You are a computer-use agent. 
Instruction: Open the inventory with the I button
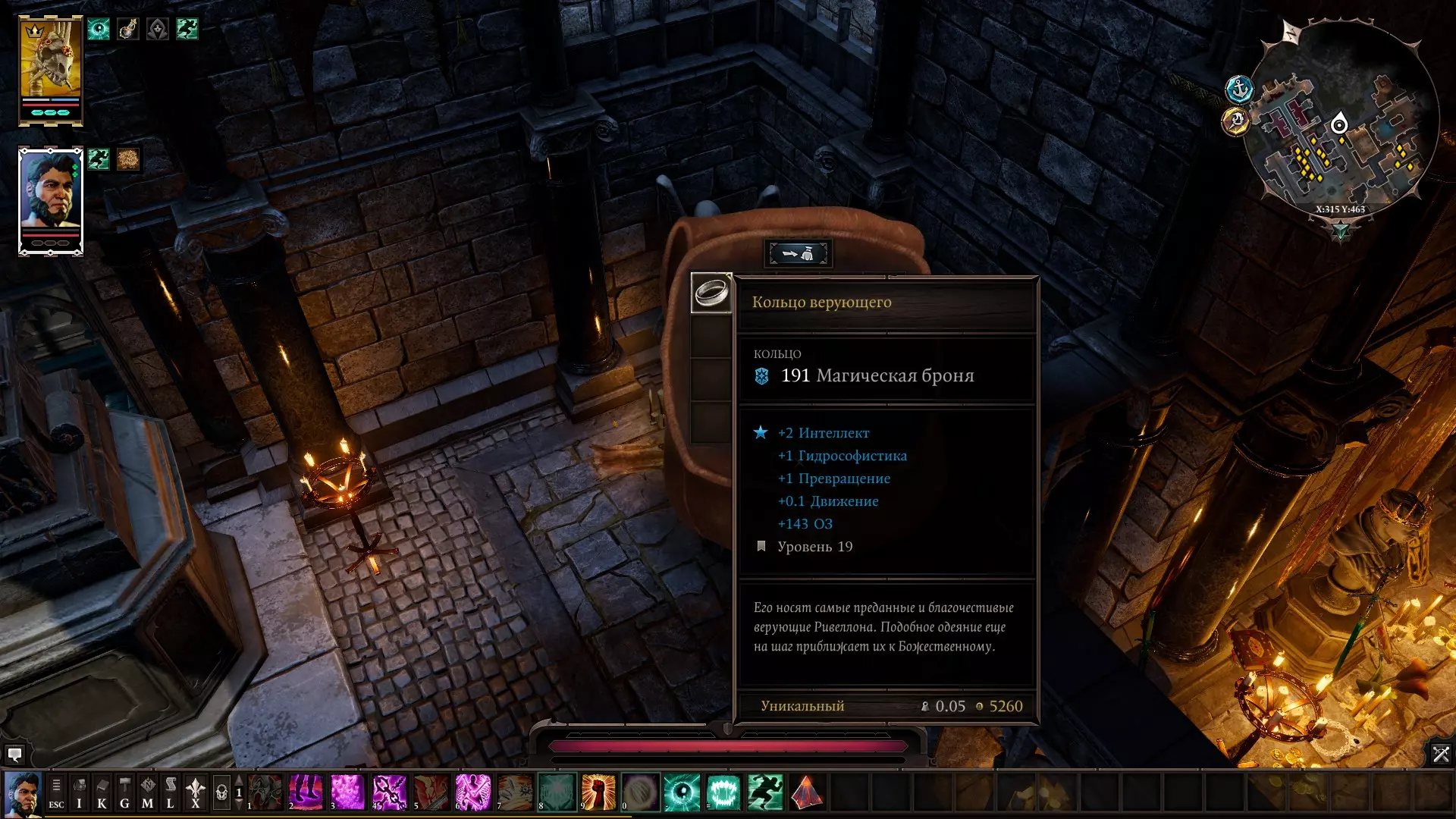[x=79, y=793]
